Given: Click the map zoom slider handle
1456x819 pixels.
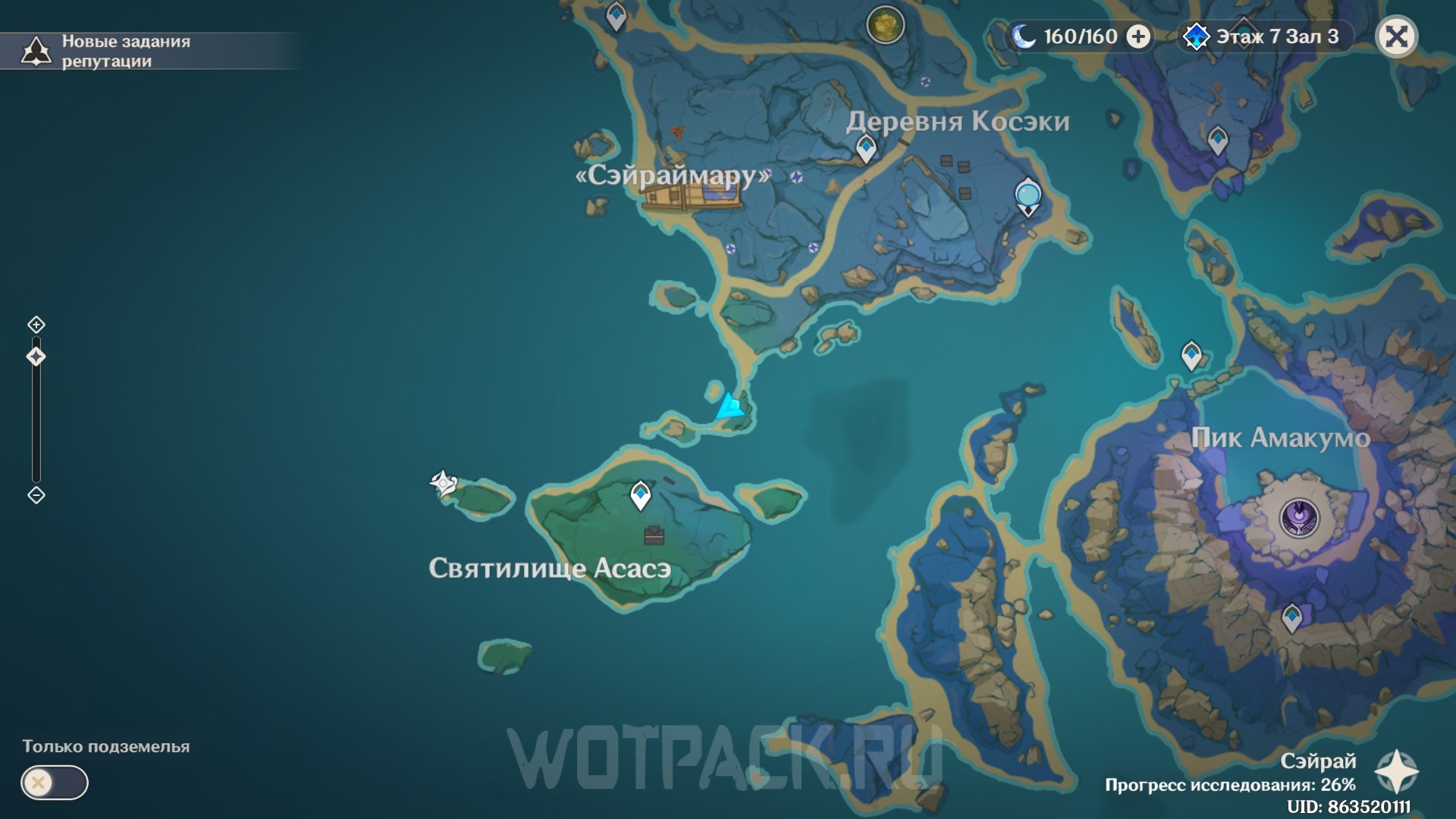Looking at the screenshot, I should tap(36, 356).
